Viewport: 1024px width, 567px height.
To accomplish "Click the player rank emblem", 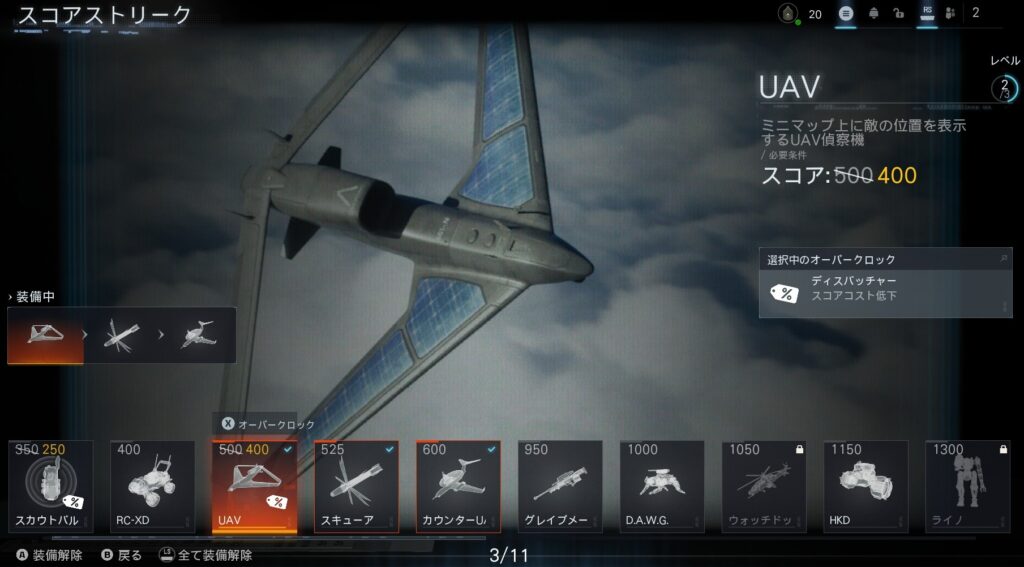I will tap(789, 14).
